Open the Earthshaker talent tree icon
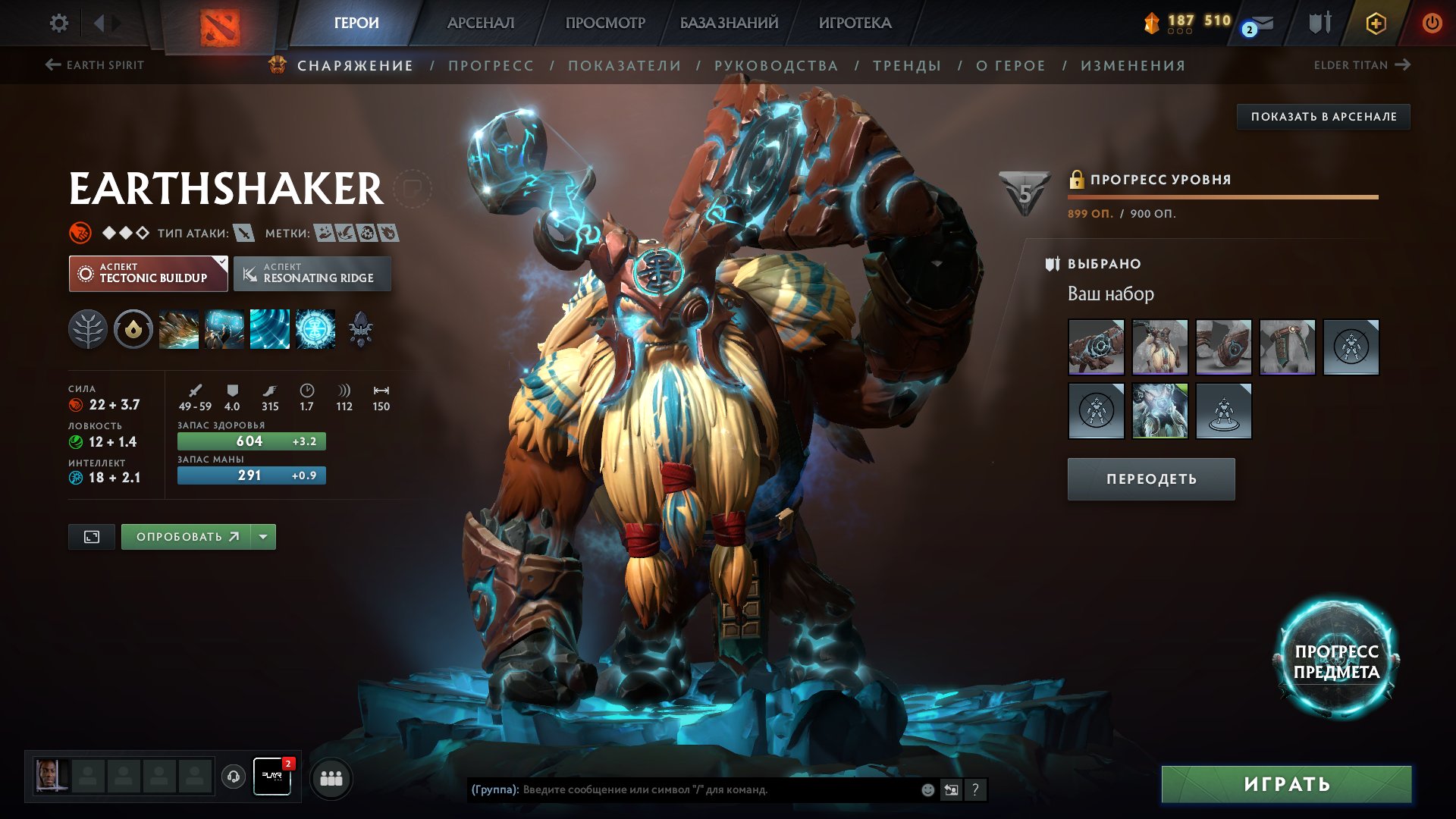1456x819 pixels. (x=89, y=329)
